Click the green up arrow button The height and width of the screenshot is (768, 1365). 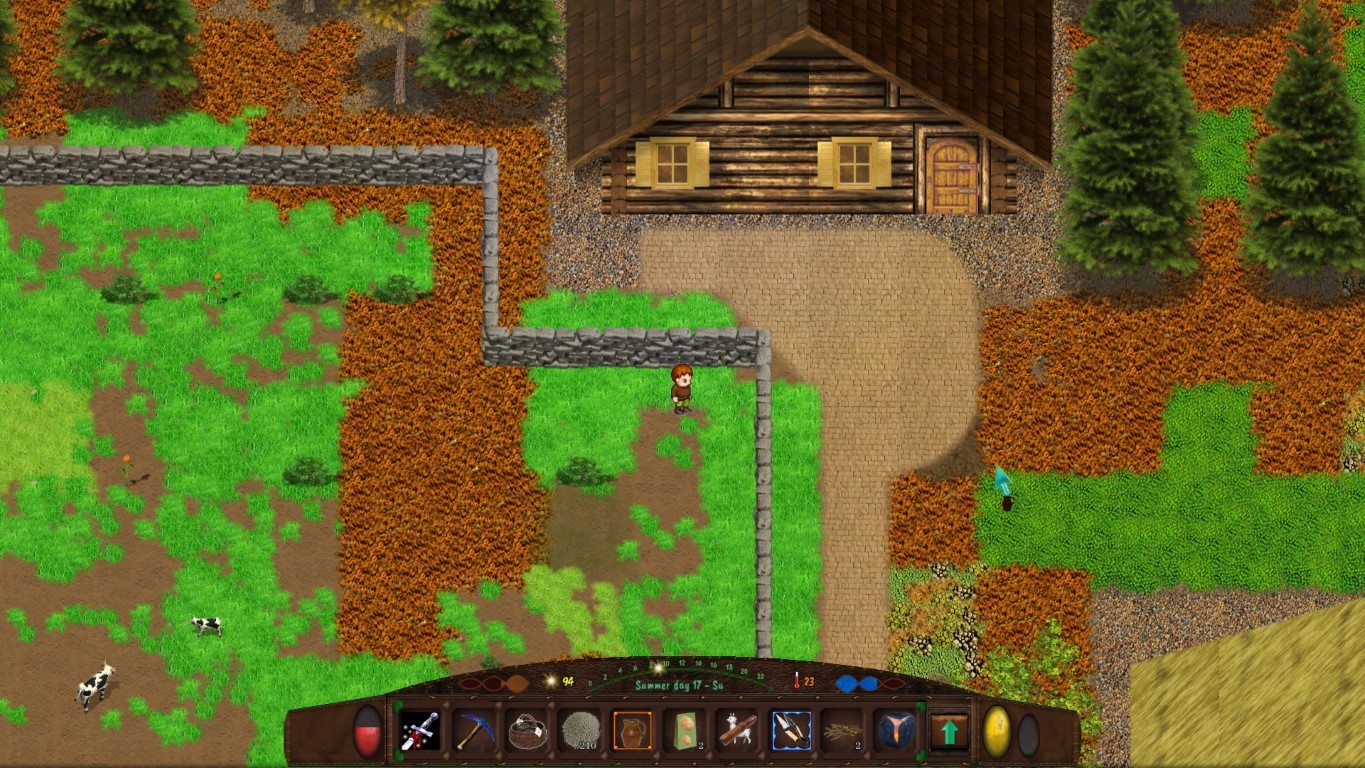(x=949, y=731)
